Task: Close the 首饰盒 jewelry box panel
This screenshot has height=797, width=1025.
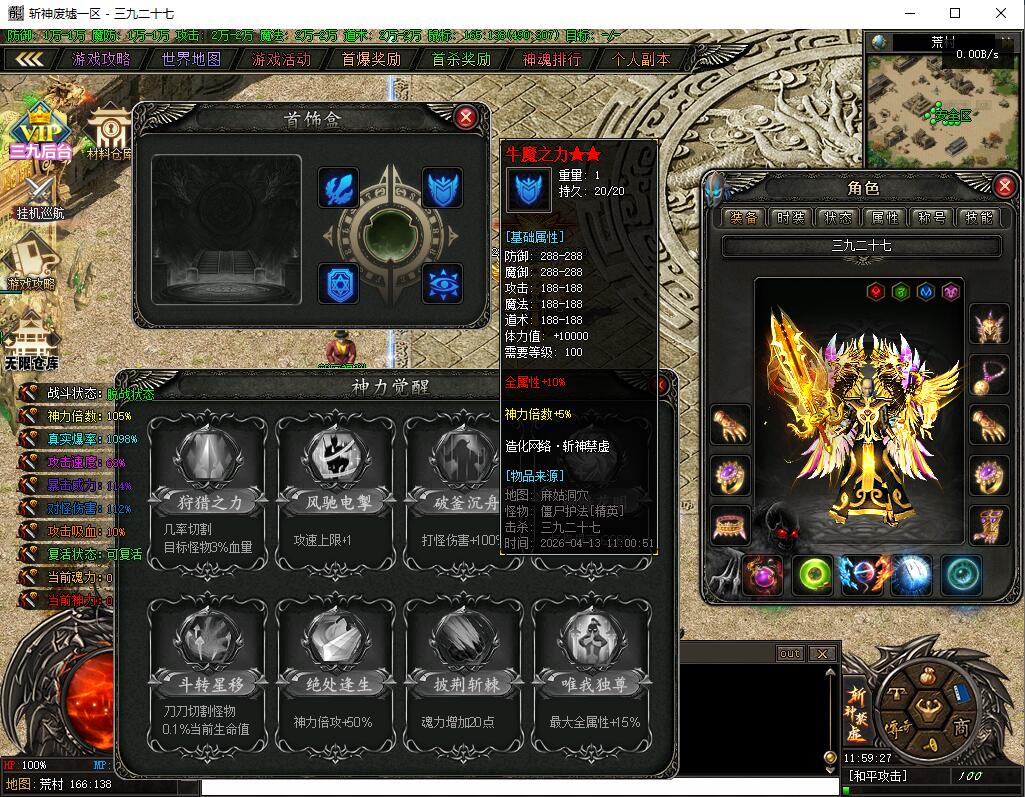Action: click(466, 117)
